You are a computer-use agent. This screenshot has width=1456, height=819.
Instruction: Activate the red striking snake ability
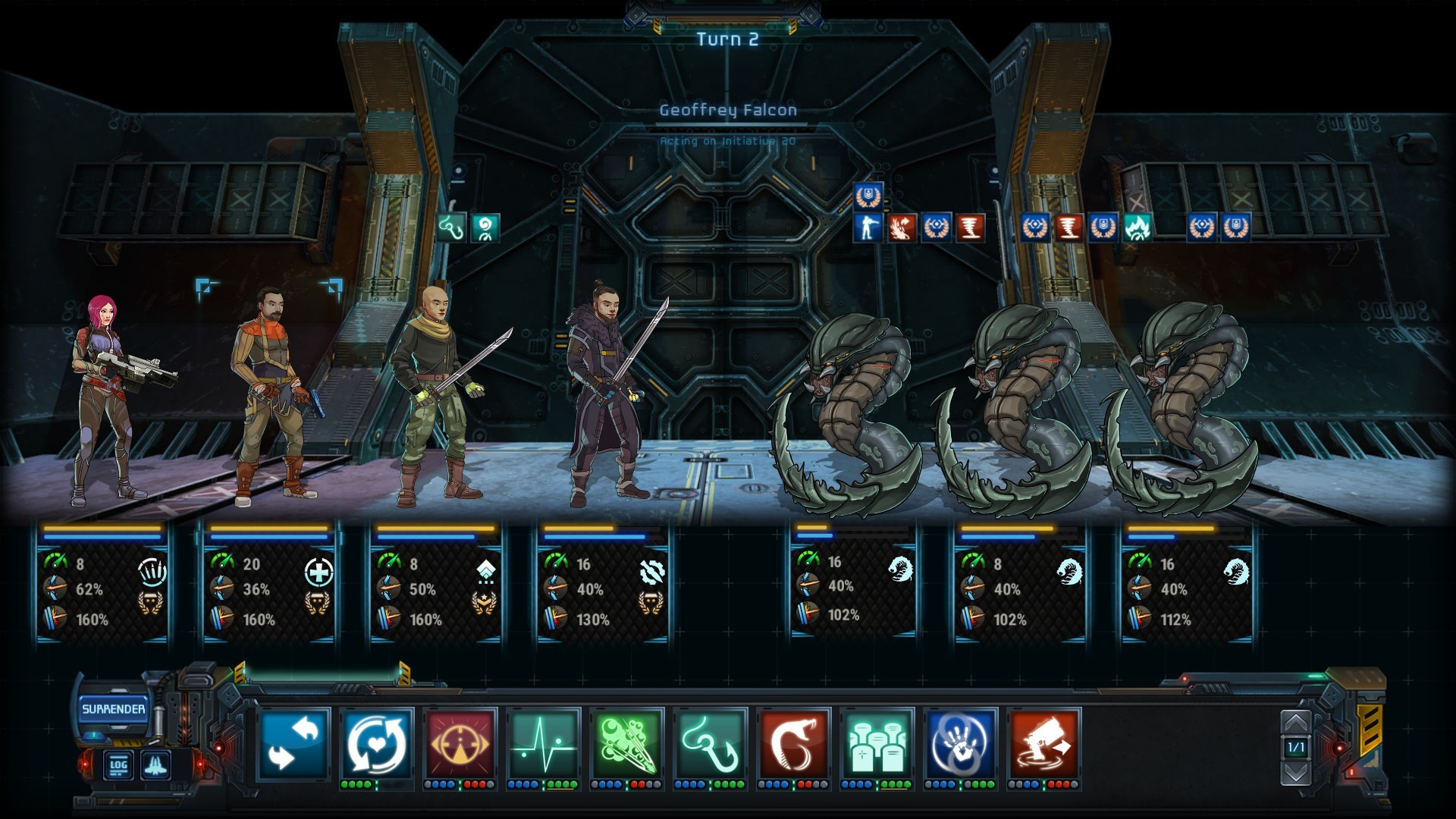[x=793, y=744]
